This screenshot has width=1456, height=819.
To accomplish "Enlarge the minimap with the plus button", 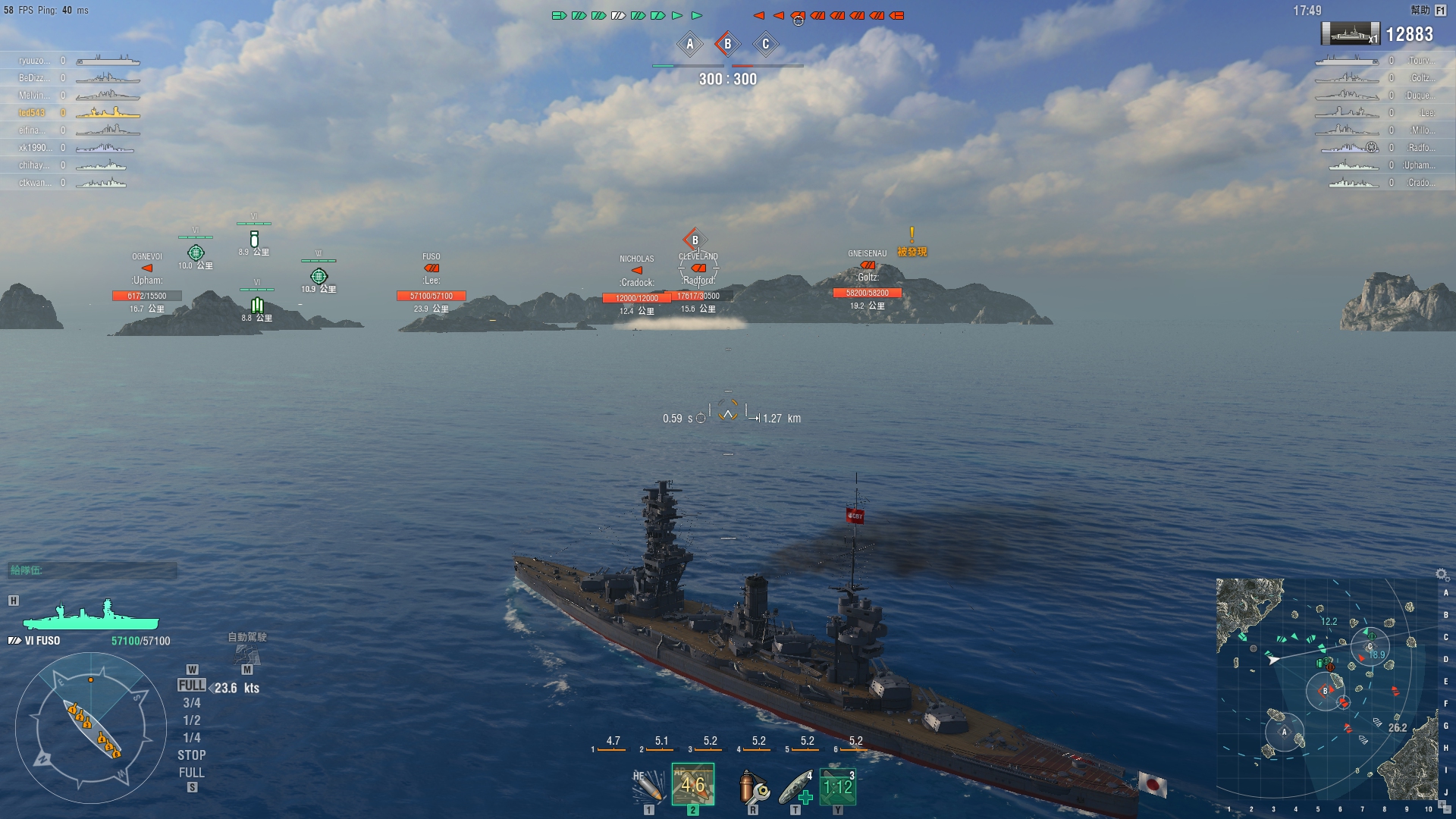I will click(x=1440, y=804).
